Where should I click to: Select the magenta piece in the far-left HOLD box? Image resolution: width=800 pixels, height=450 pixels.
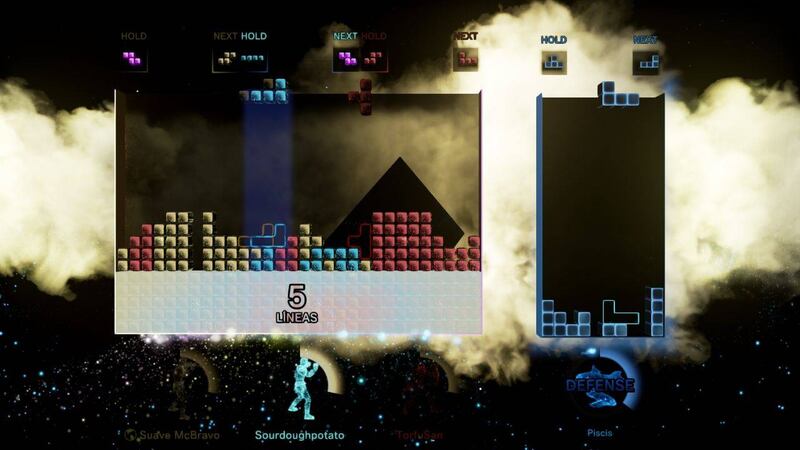[132, 59]
